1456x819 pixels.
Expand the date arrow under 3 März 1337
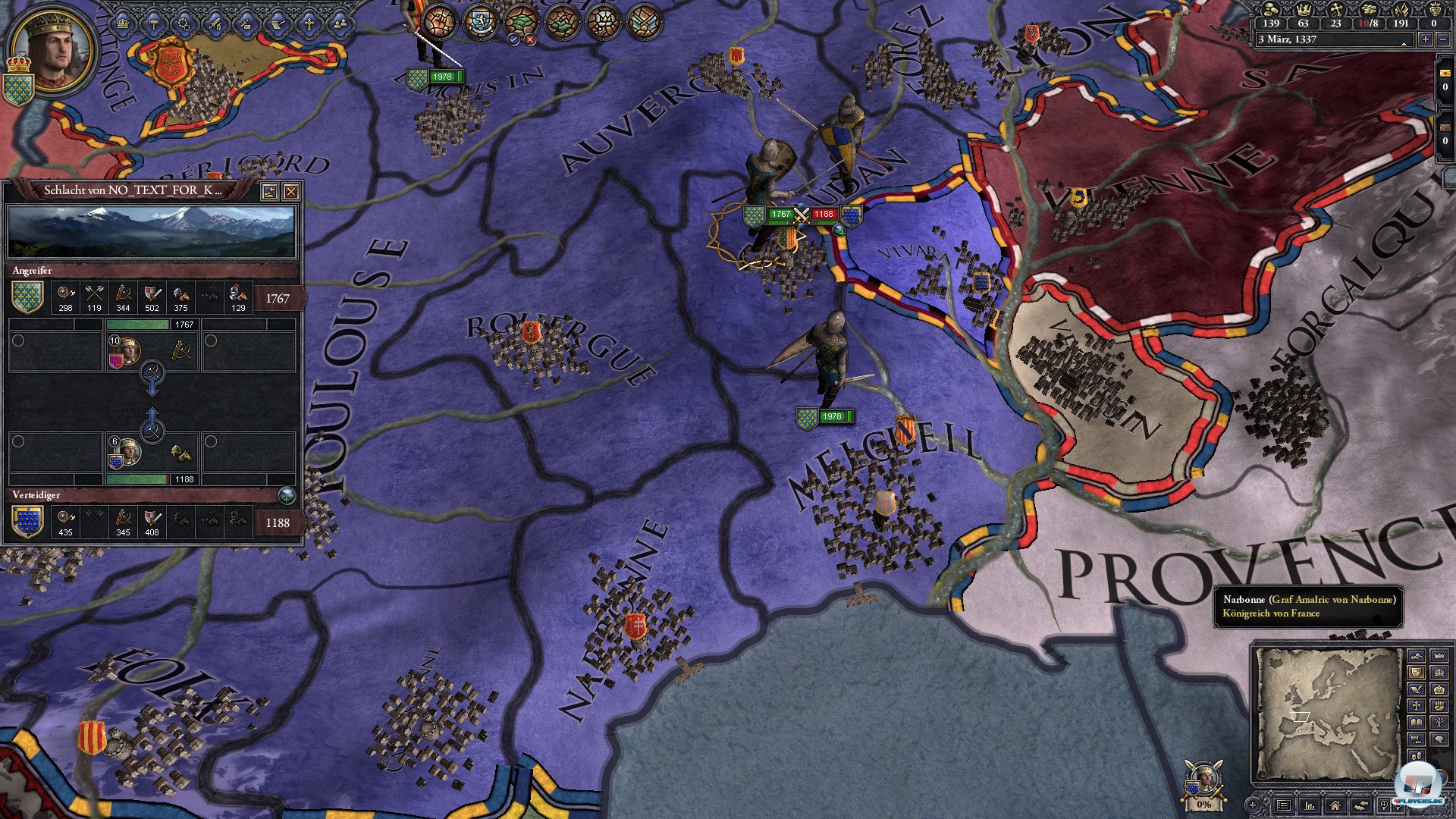(x=1404, y=45)
